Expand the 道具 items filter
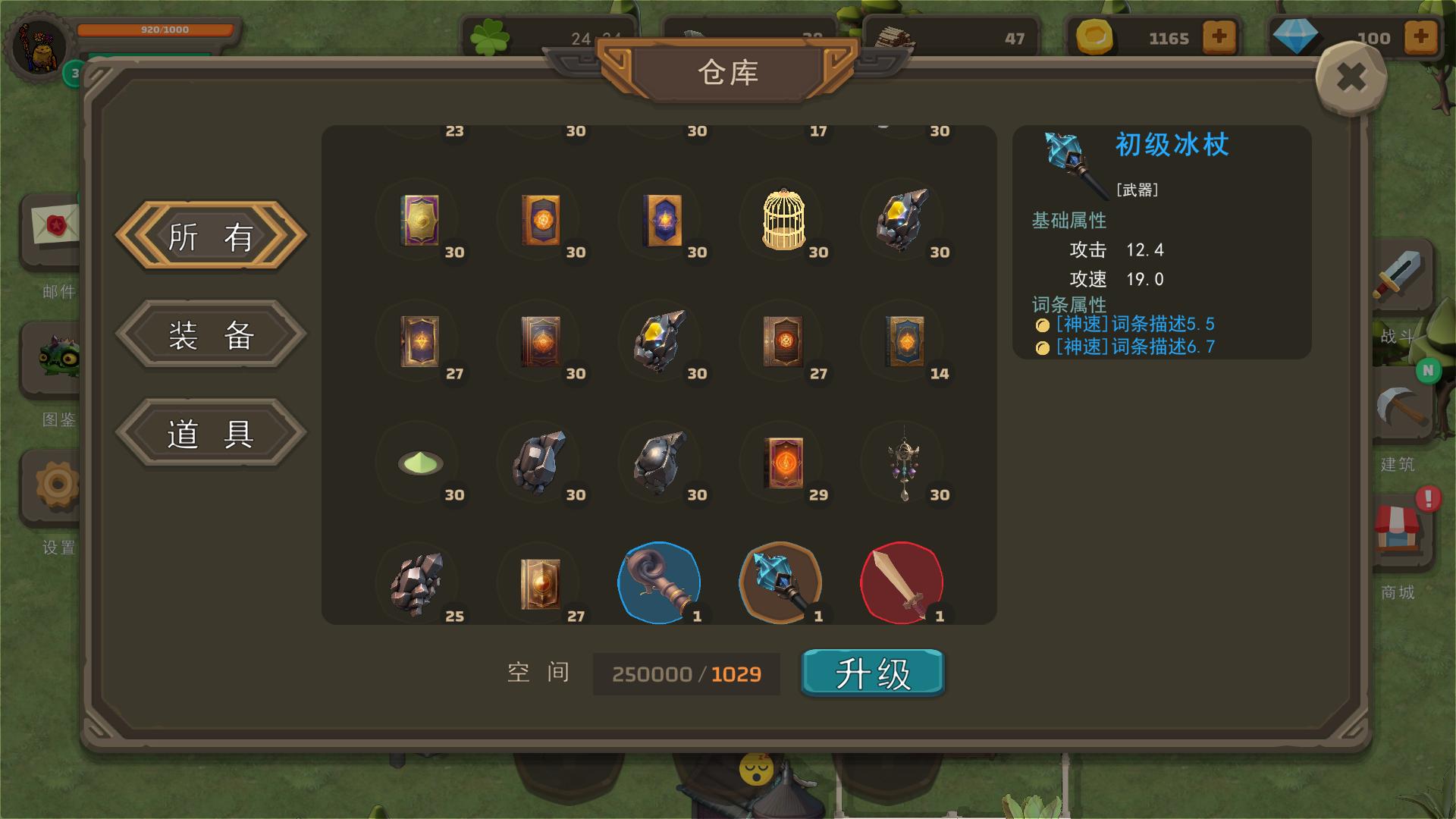 [x=210, y=432]
